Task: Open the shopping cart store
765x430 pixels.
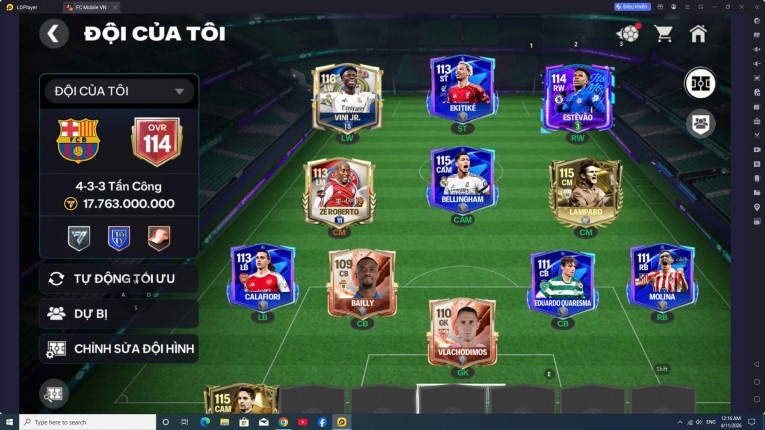Action: (x=663, y=34)
